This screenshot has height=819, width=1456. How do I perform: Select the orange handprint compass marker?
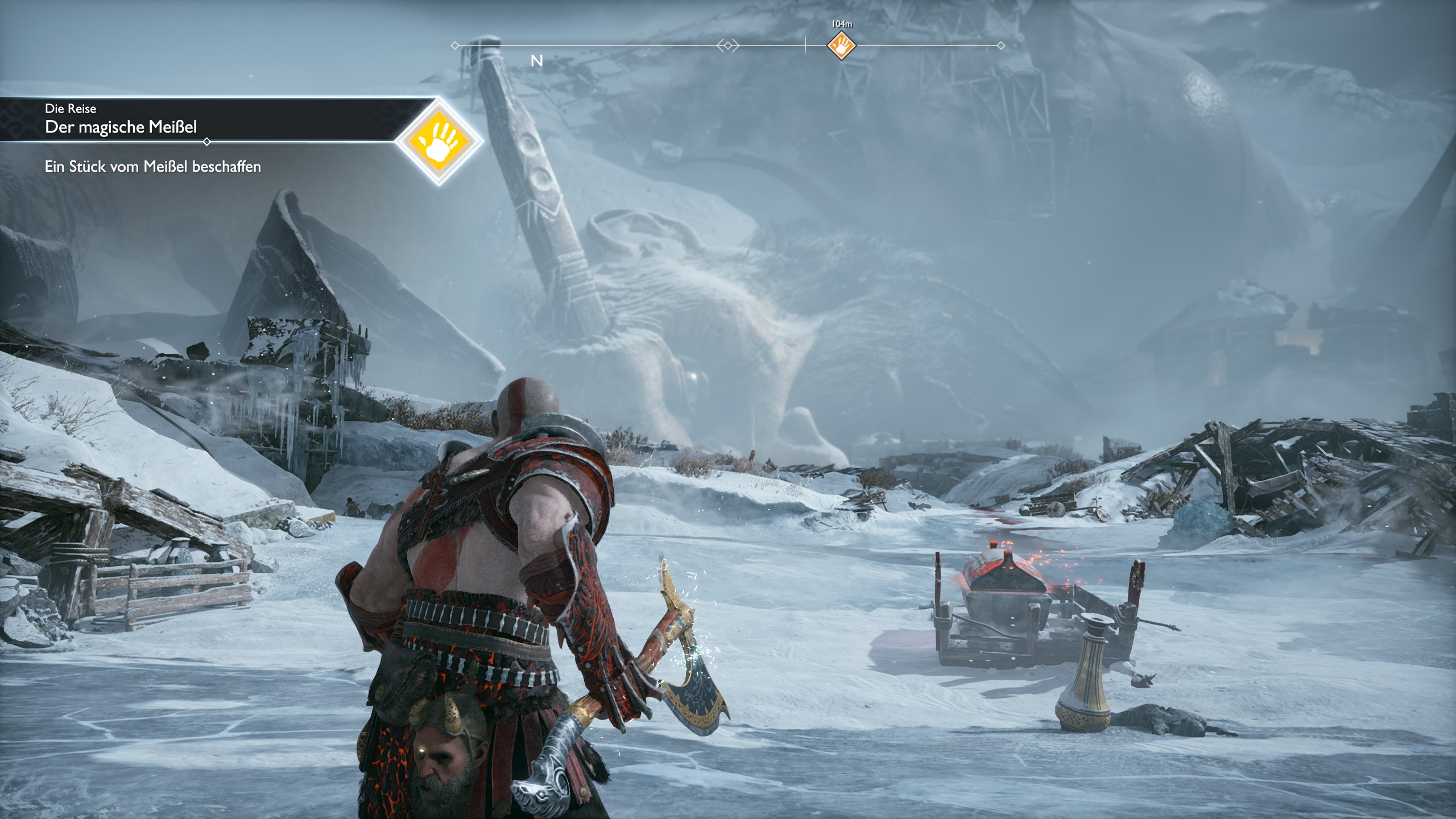841,45
